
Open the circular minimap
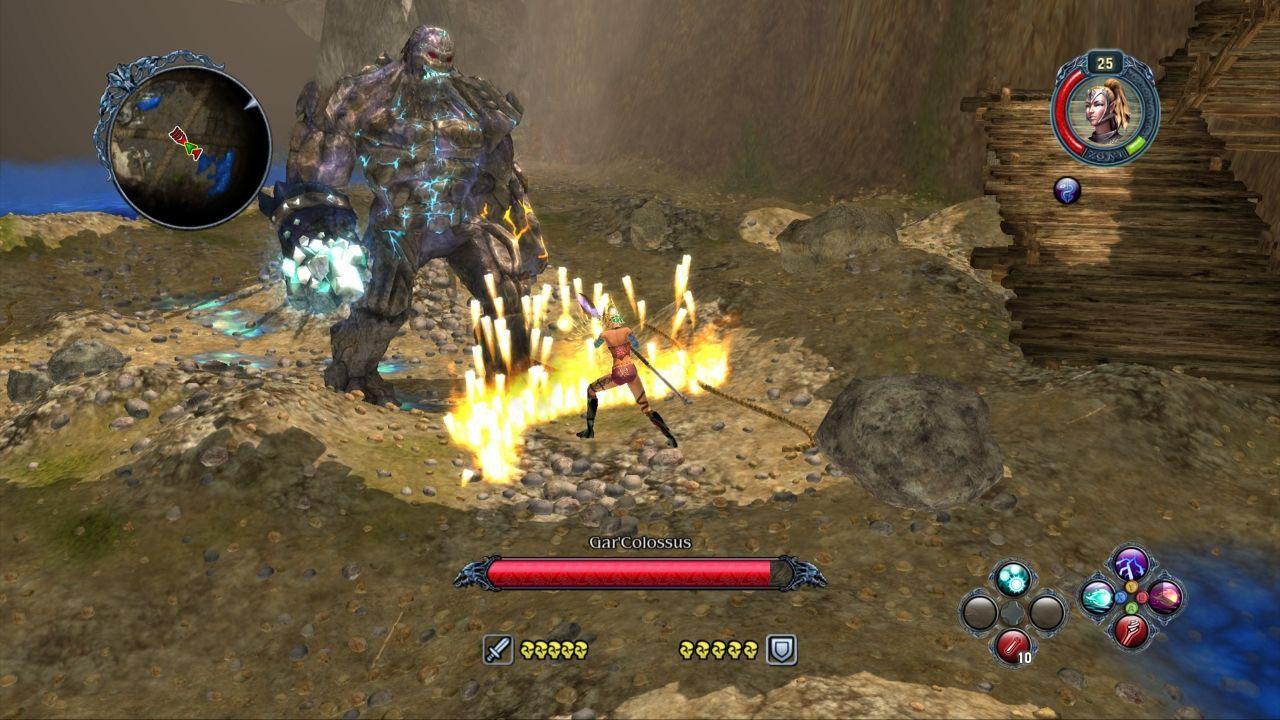click(x=188, y=146)
